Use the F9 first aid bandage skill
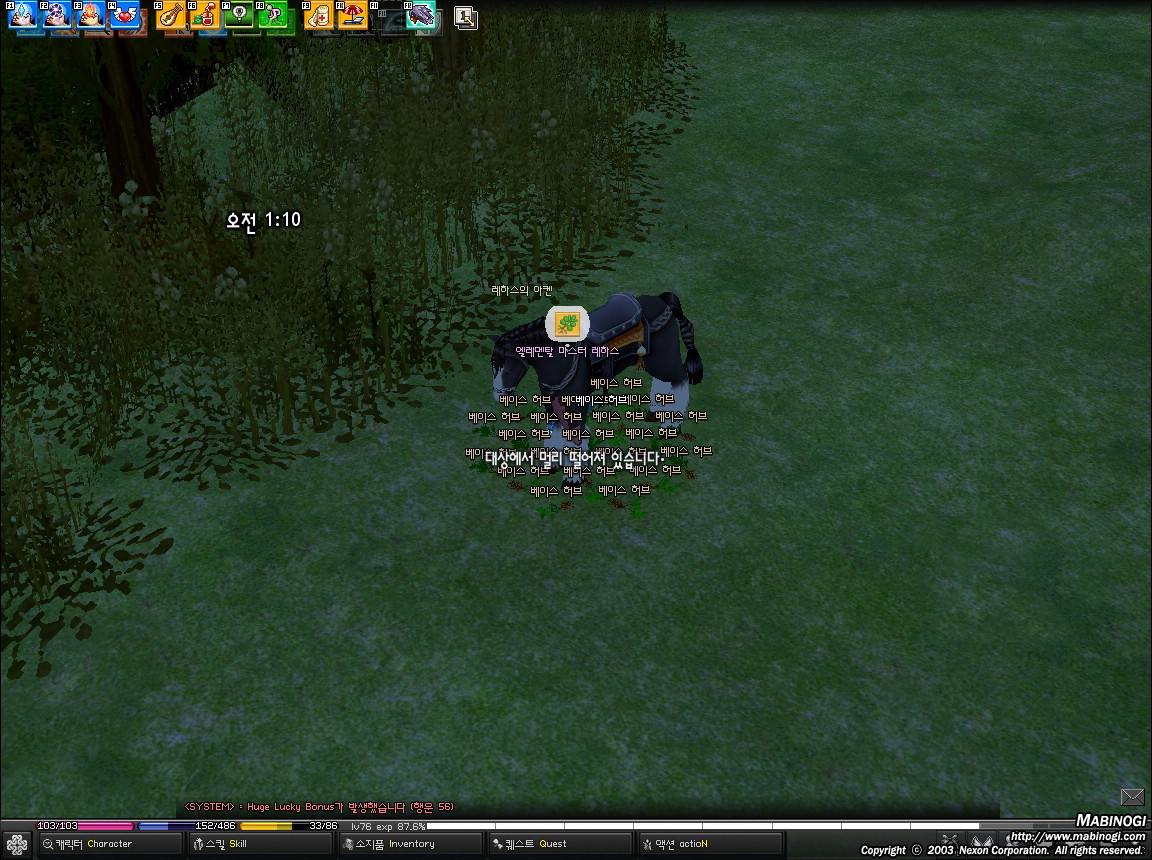 (319, 15)
